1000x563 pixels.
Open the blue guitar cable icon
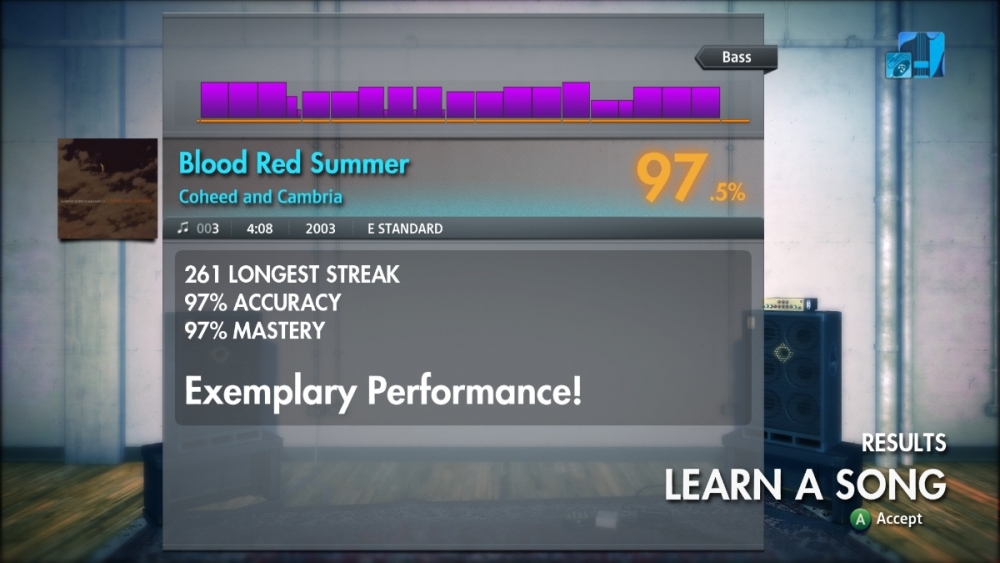(x=914, y=55)
